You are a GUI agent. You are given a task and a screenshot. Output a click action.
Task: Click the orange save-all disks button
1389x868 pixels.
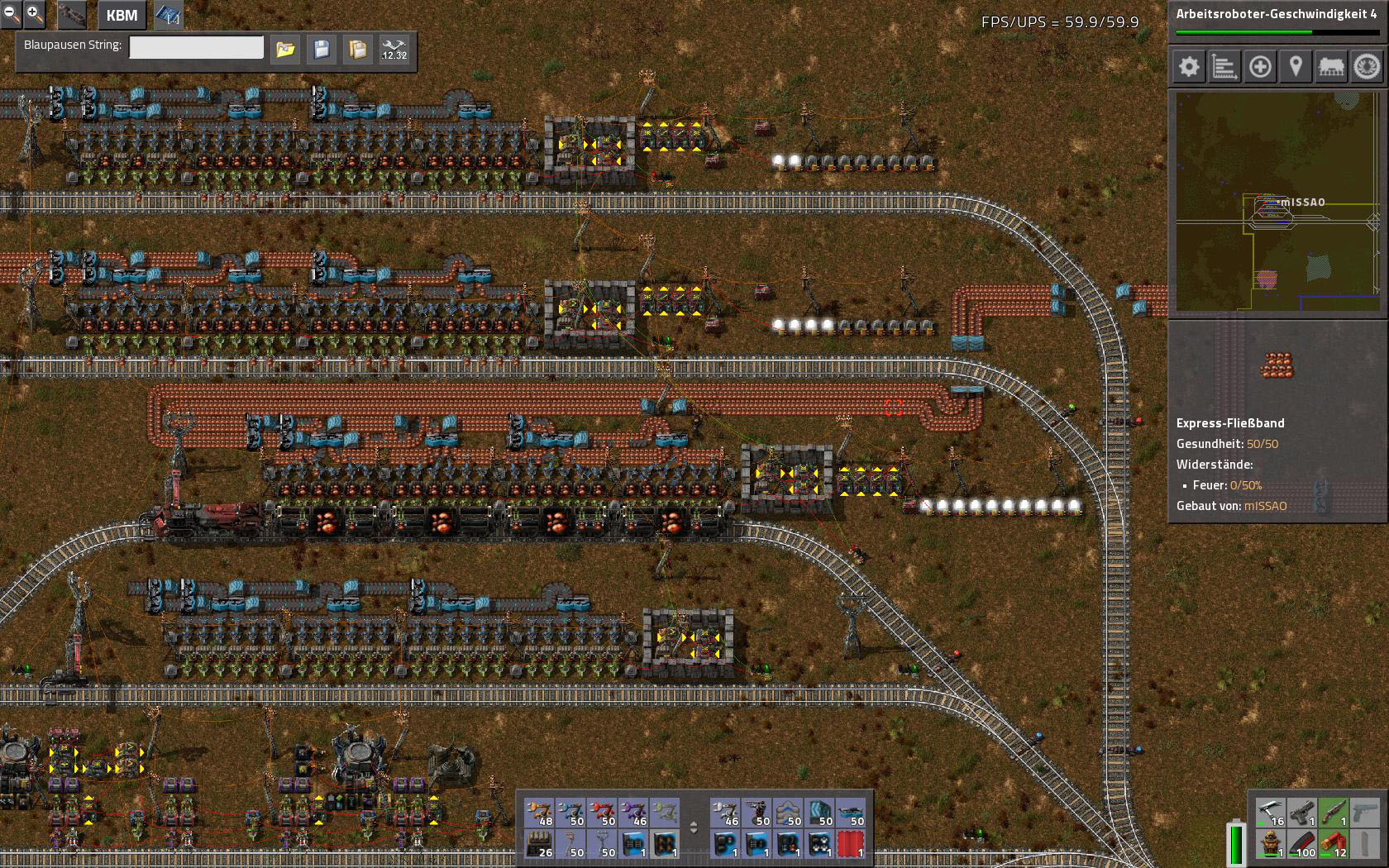358,50
